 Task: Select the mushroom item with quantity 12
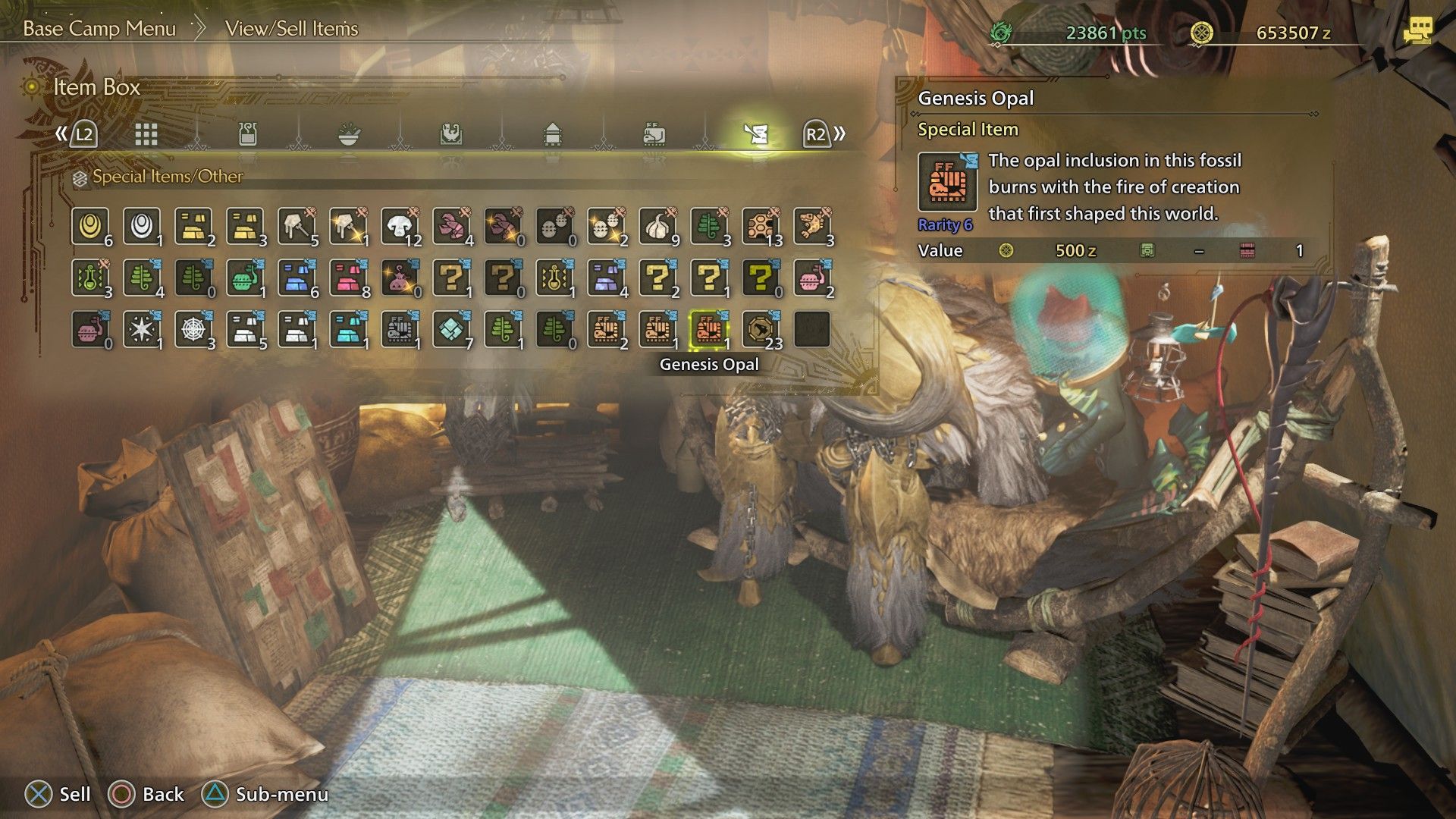(400, 224)
